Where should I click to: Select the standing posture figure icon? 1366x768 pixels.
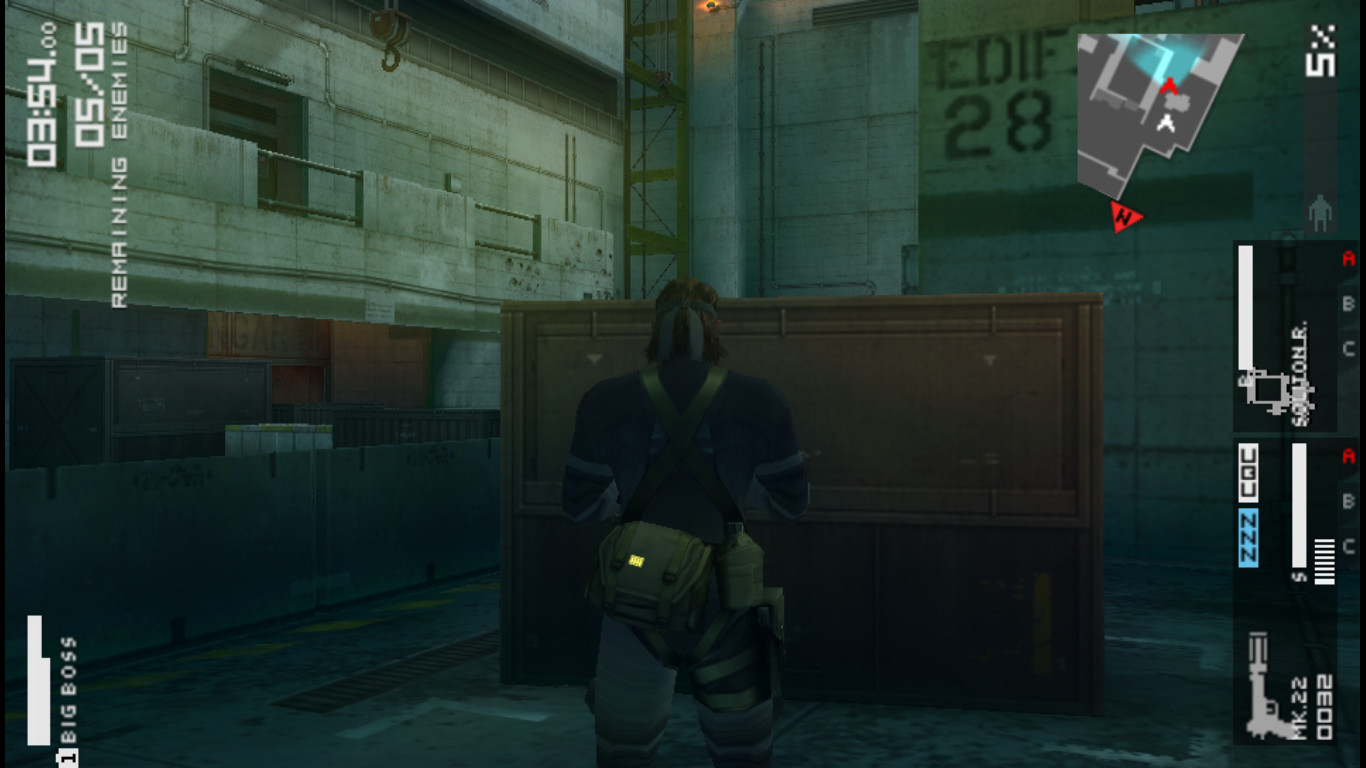click(1320, 212)
